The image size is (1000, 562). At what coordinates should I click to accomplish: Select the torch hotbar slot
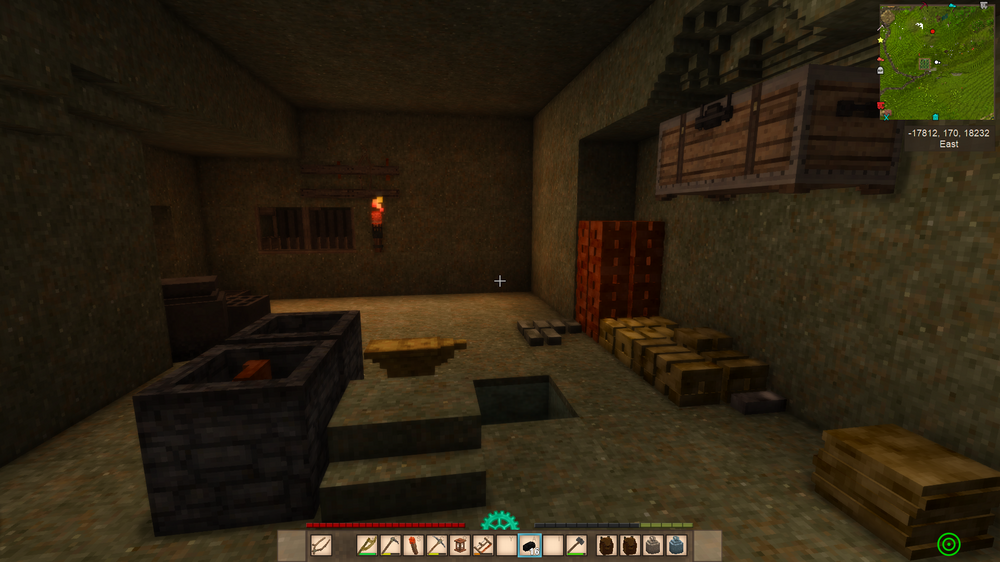pyautogui.click(x=413, y=546)
